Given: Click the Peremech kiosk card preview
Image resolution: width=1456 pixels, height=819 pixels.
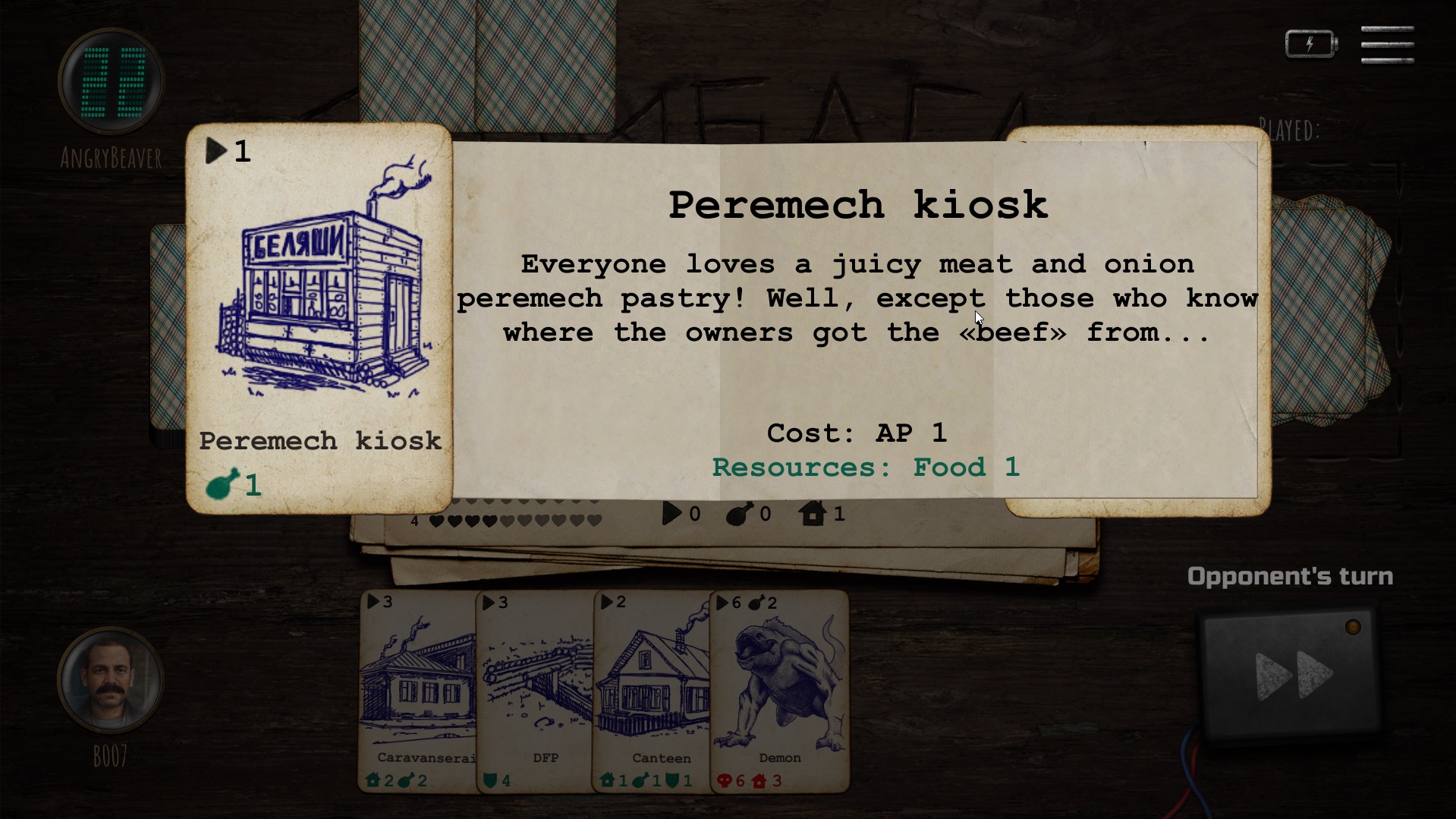Looking at the screenshot, I should tap(319, 319).
